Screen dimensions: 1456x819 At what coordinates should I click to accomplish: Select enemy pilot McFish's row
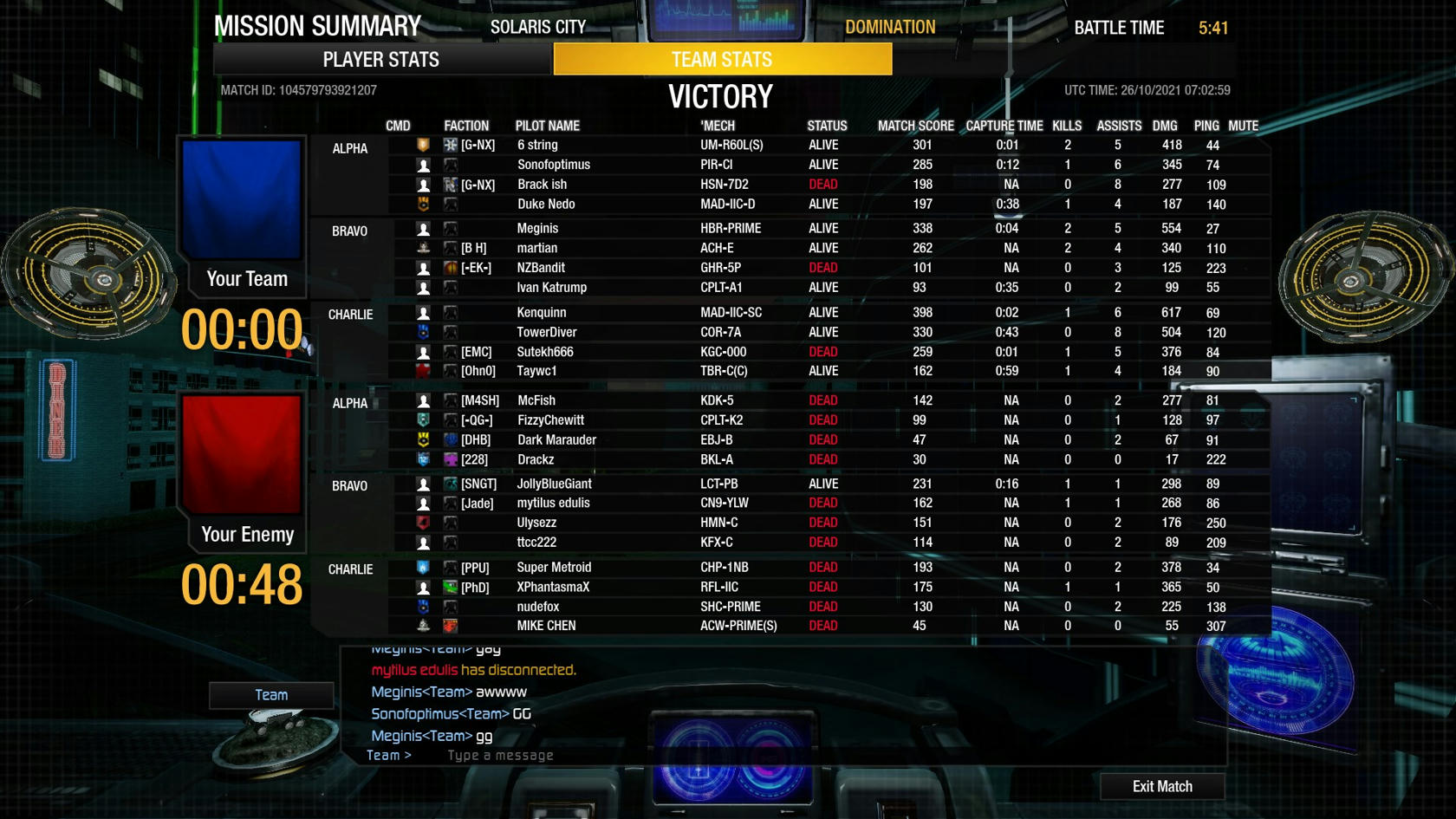click(536, 400)
